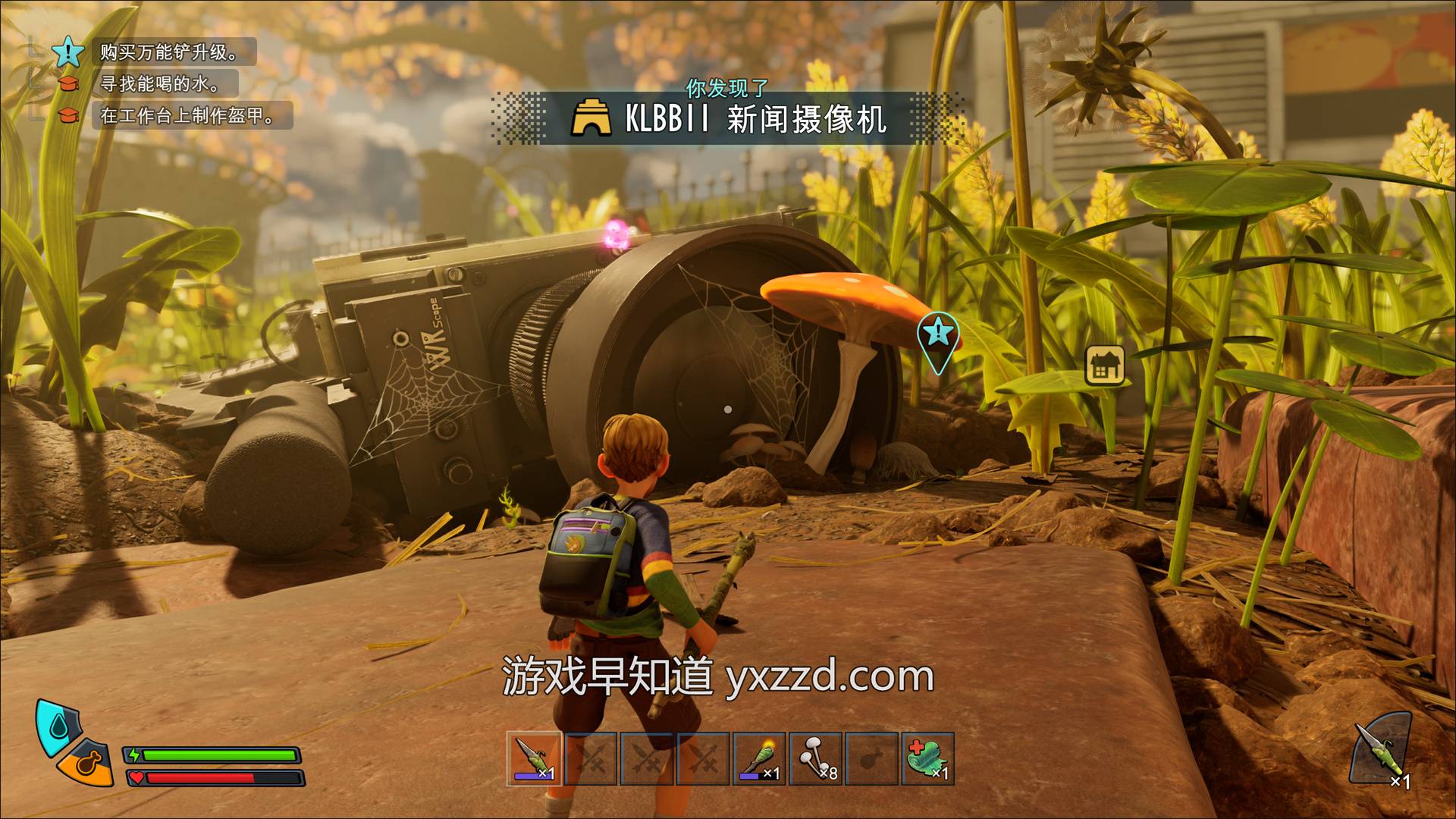Select the torch hotbar slot
Image resolution: width=1456 pixels, height=819 pixels.
point(758,758)
